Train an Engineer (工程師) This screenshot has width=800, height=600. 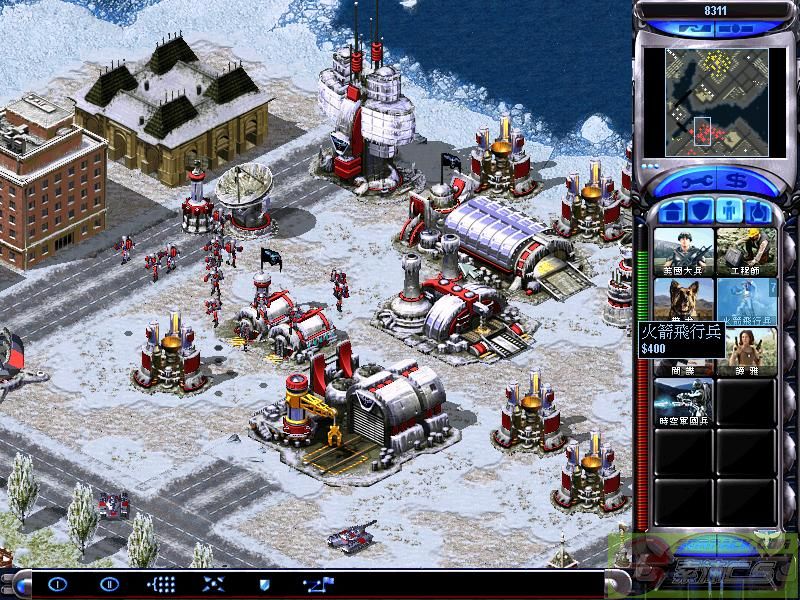click(746, 251)
